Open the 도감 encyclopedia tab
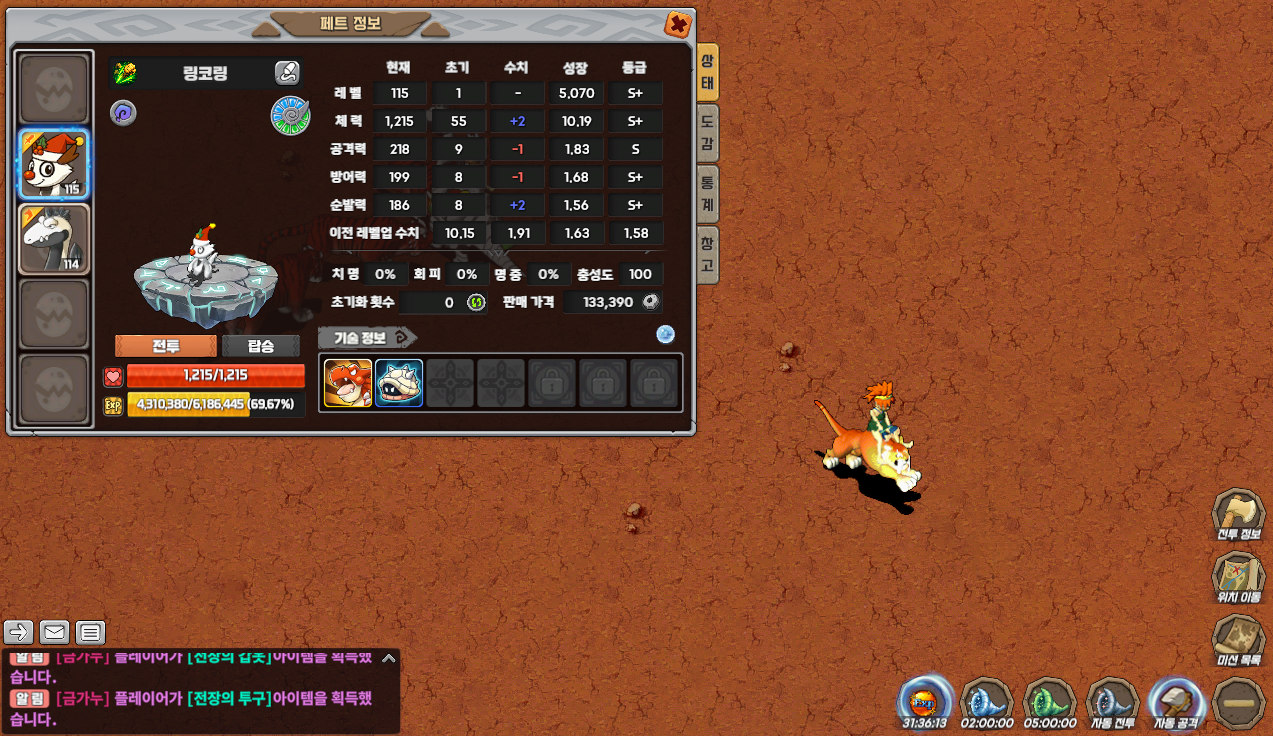 point(707,133)
